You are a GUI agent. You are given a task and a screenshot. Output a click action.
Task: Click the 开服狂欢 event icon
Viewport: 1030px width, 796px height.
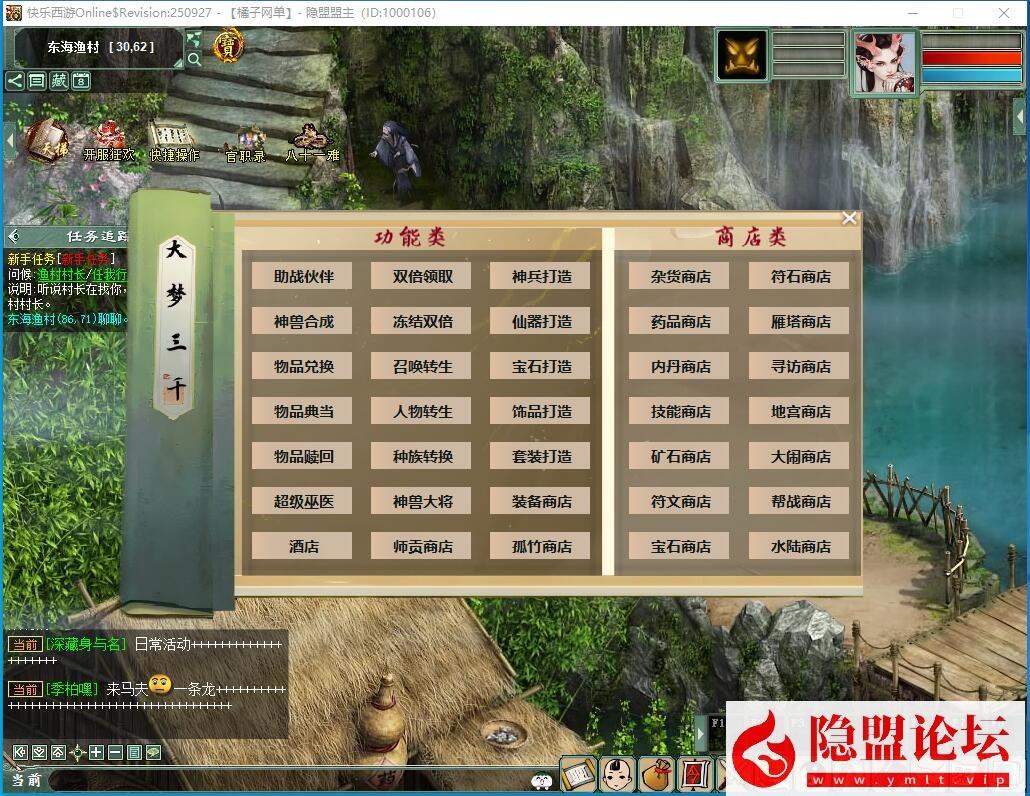[x=108, y=140]
